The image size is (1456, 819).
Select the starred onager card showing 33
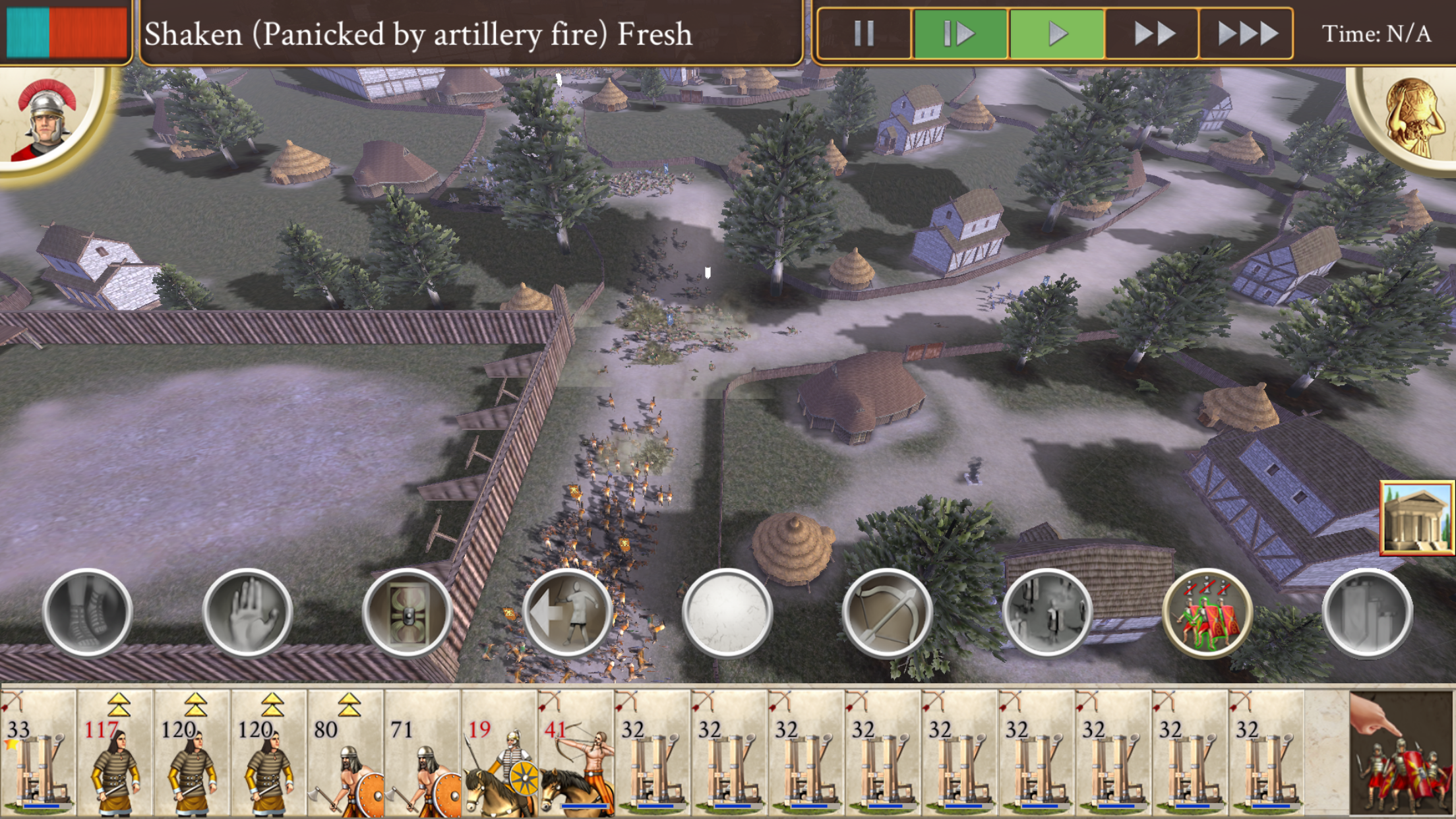38,752
